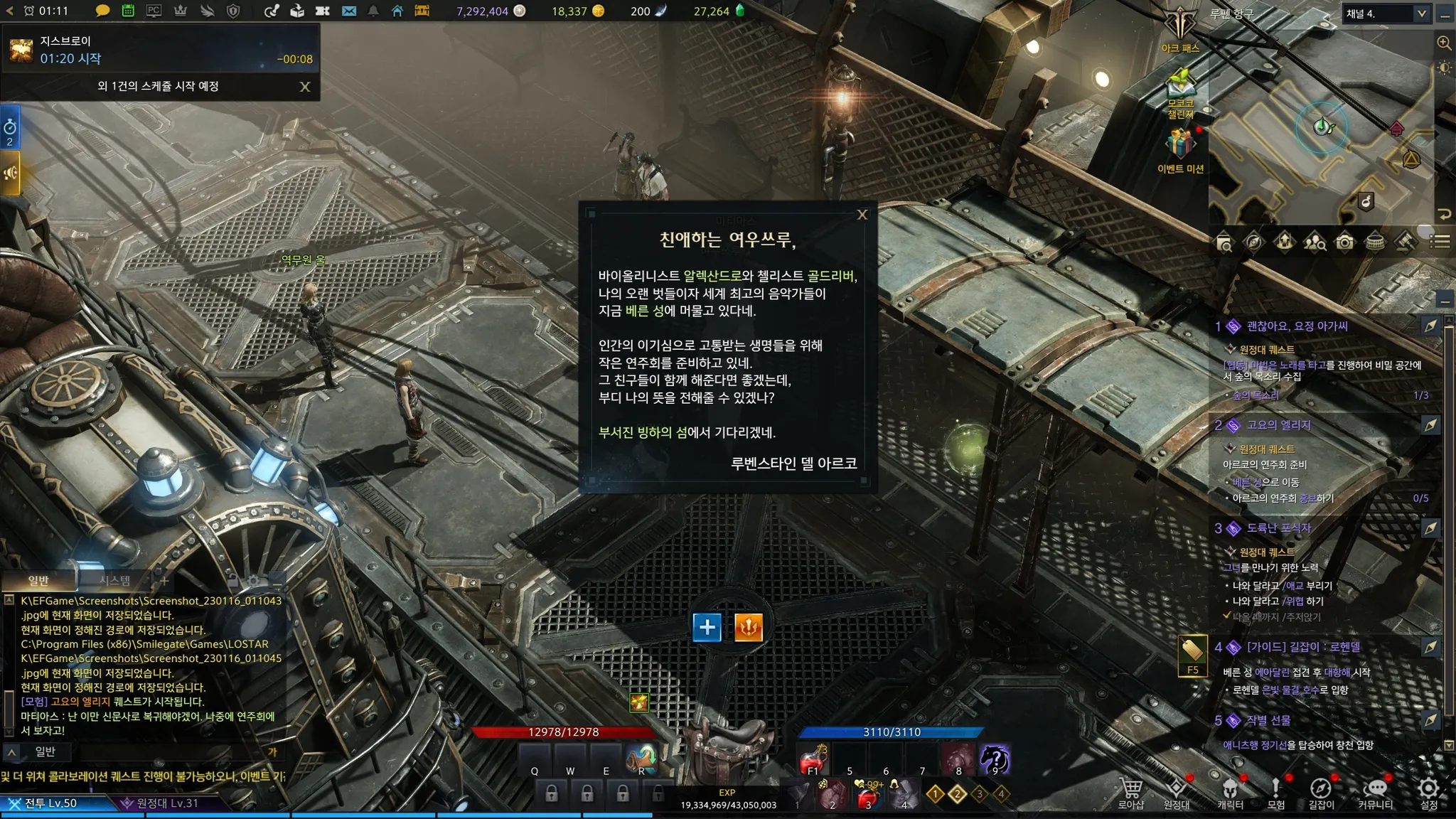This screenshot has height=819, width=1456.
Task: Select the [가이드] 길잡이 : 로헨델 quest entry
Action: [1303, 647]
